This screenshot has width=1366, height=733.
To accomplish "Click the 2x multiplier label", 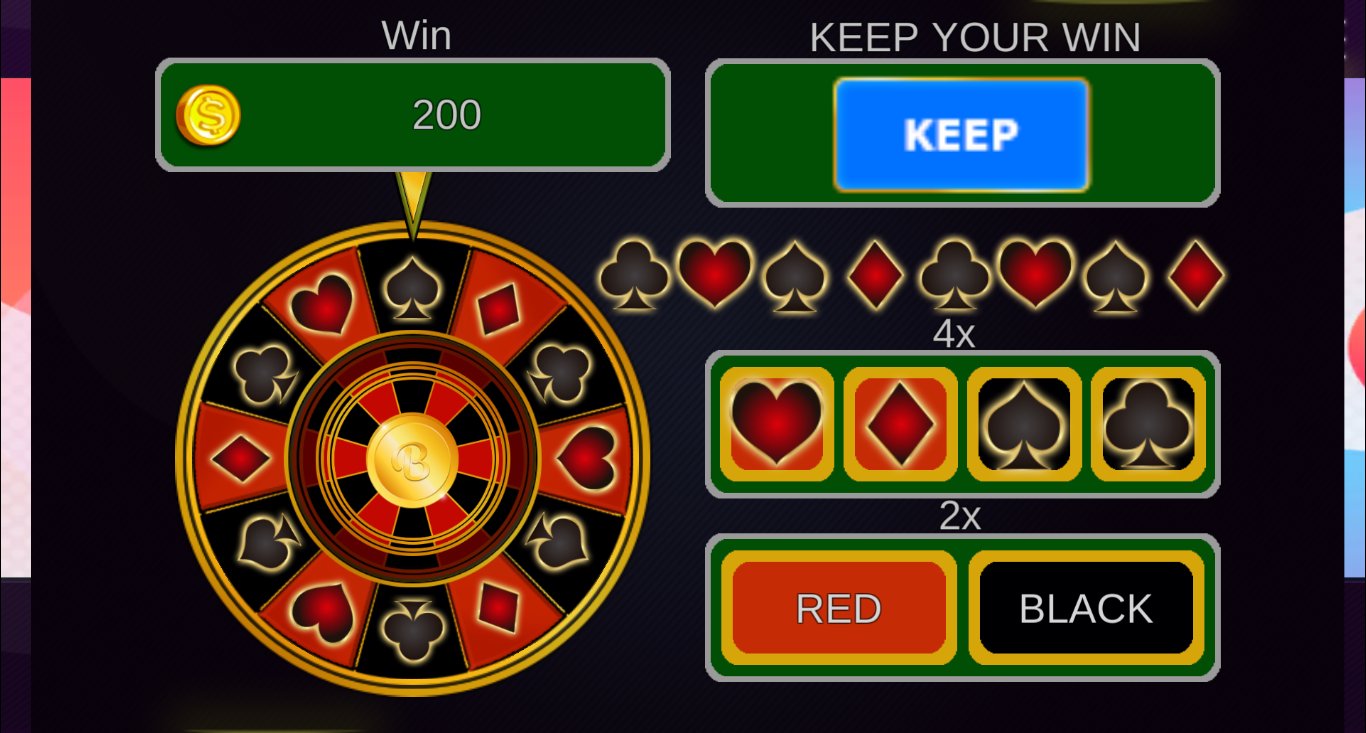I will pos(961,516).
